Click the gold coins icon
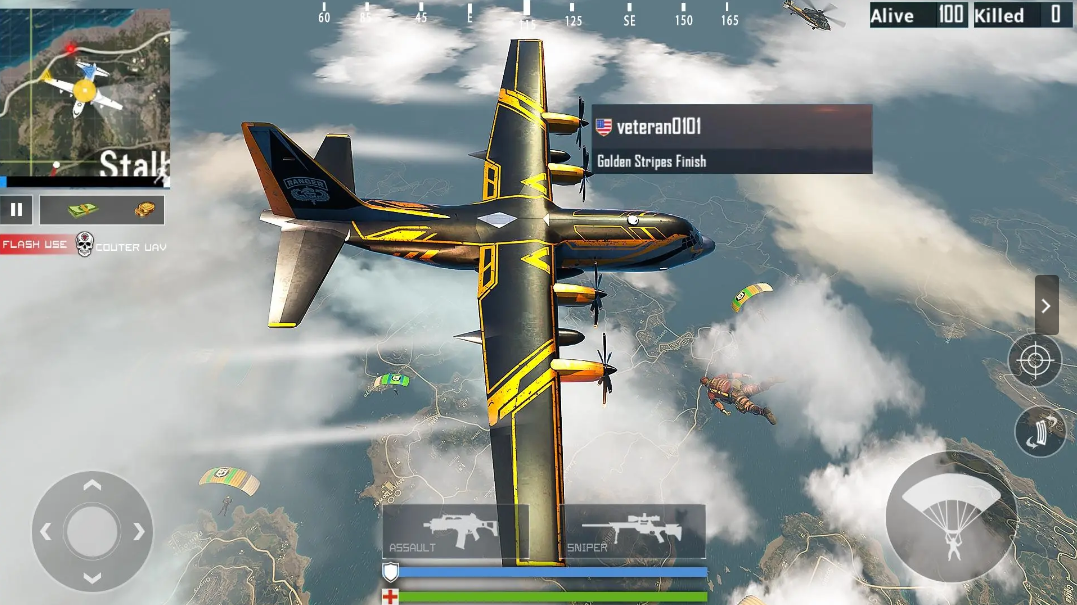This screenshot has height=605, width=1077. (x=147, y=210)
